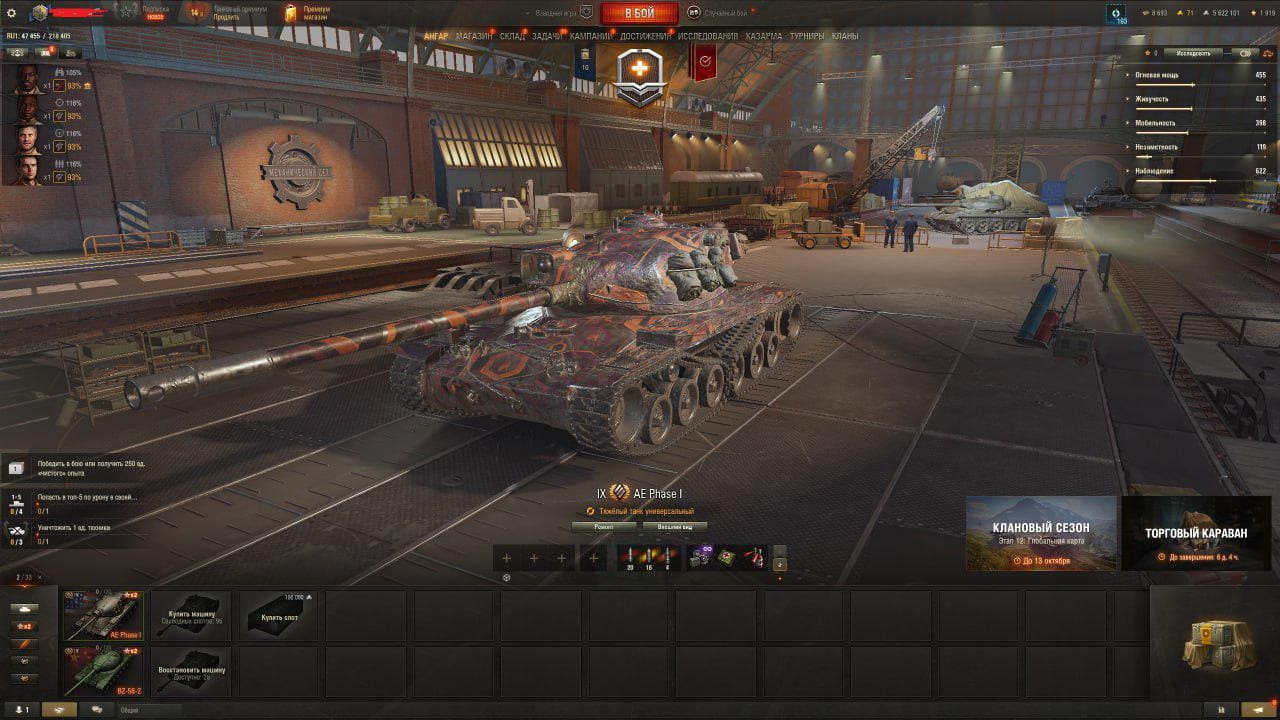Start a battle with the В БОЙ button

pos(639,13)
